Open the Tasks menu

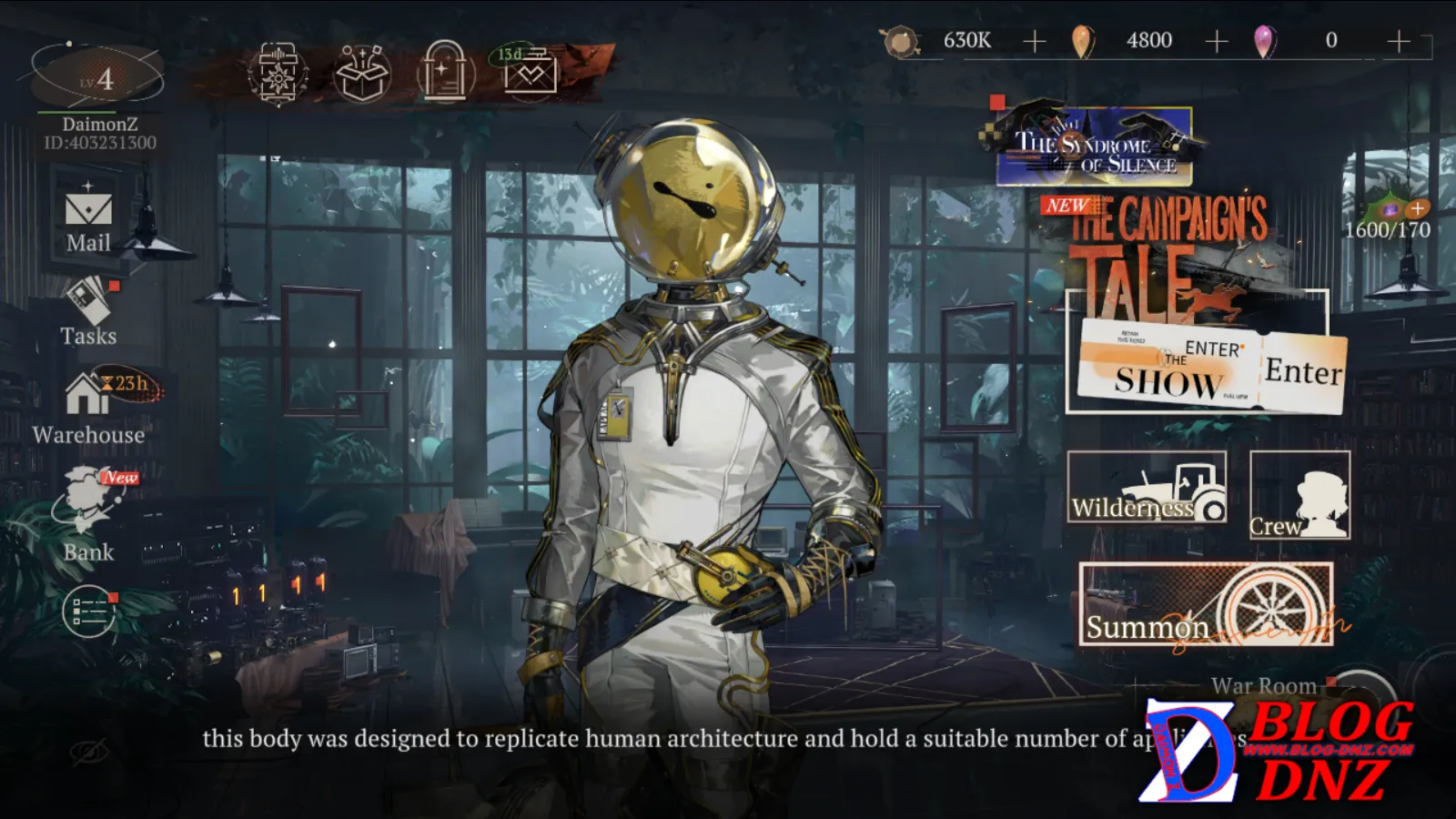(88, 311)
